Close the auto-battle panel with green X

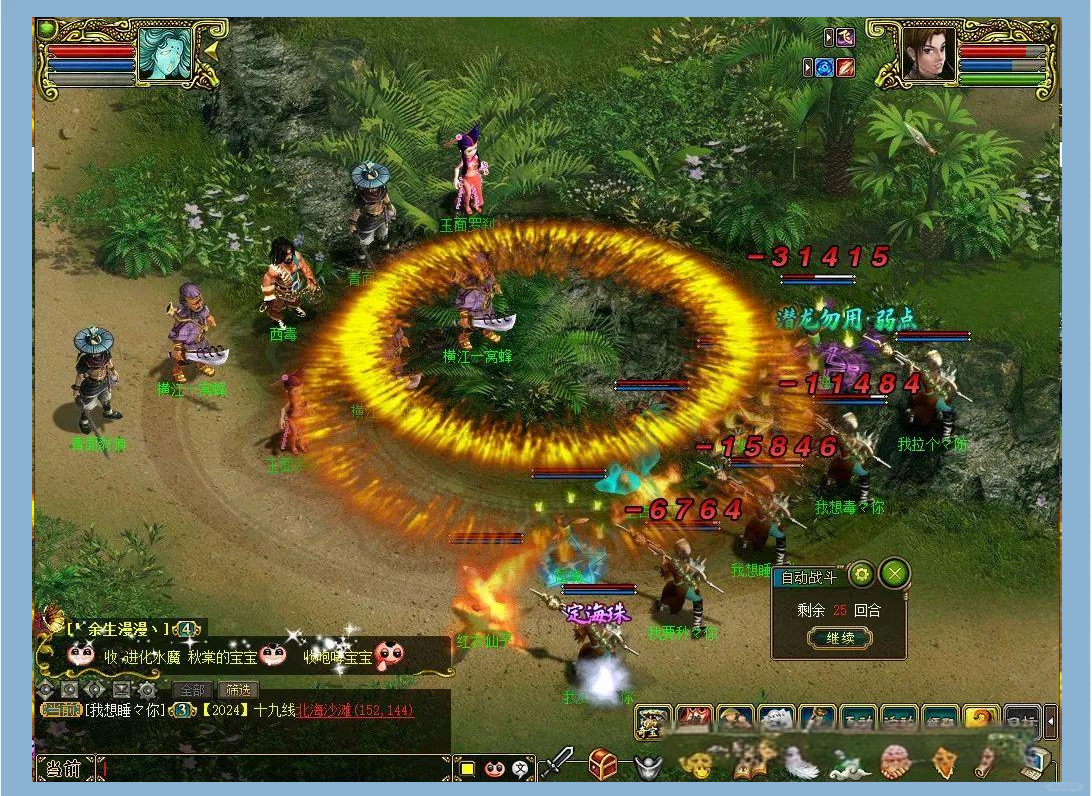point(894,574)
